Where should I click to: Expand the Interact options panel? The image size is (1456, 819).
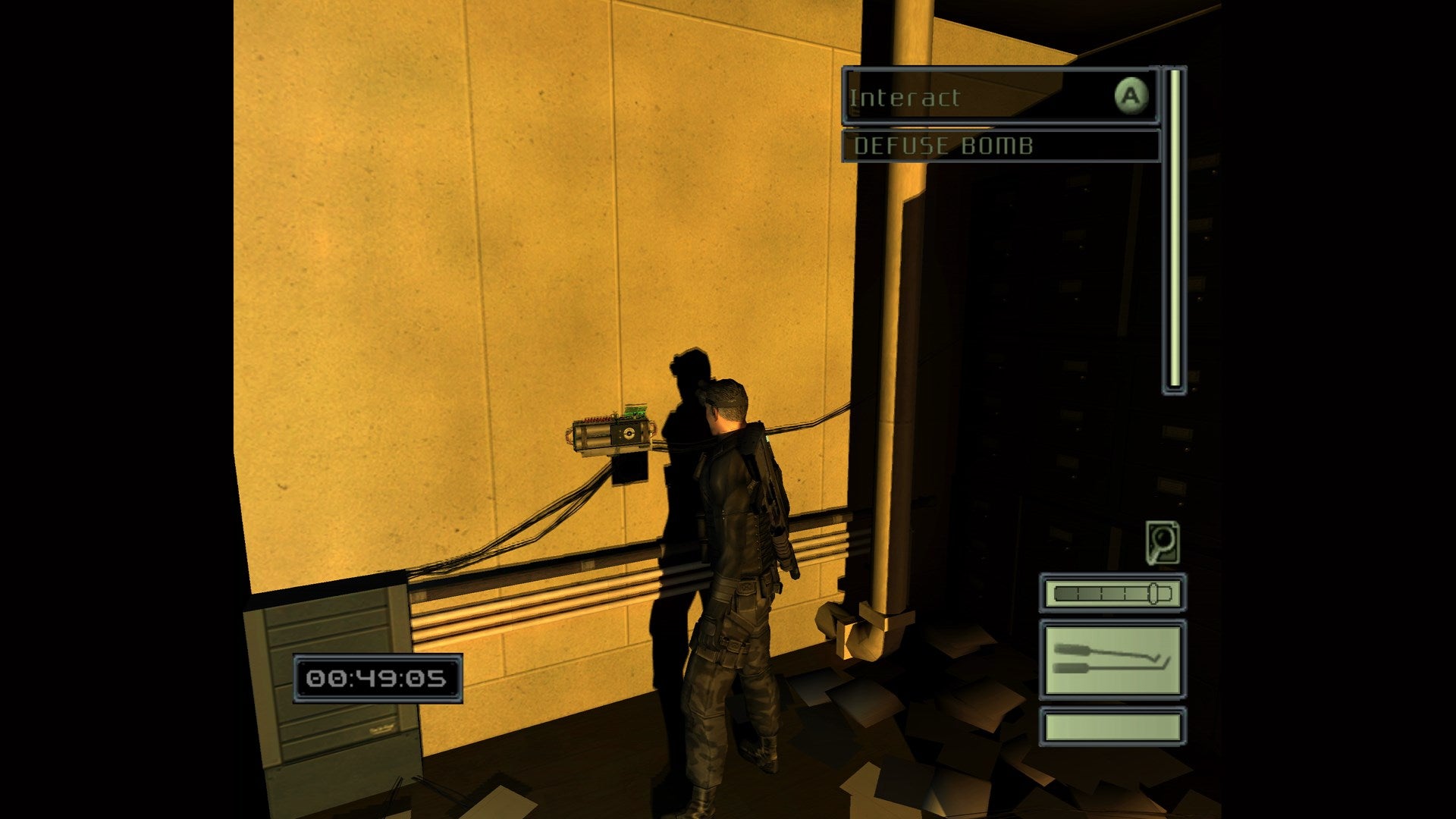coord(1001,97)
